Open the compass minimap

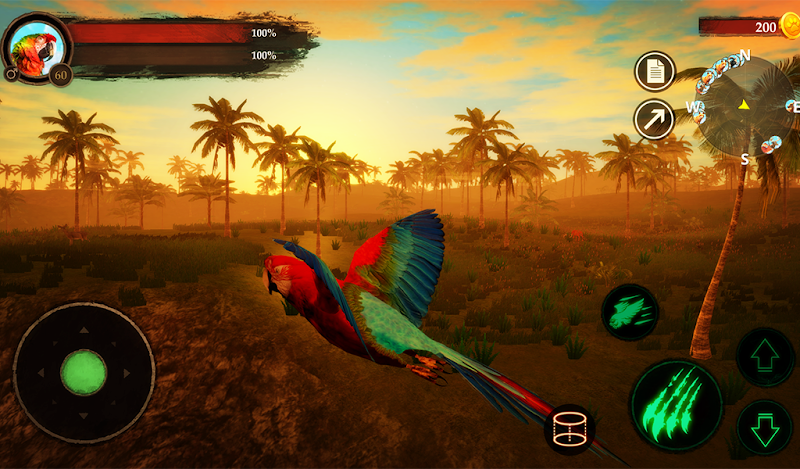coord(746,104)
